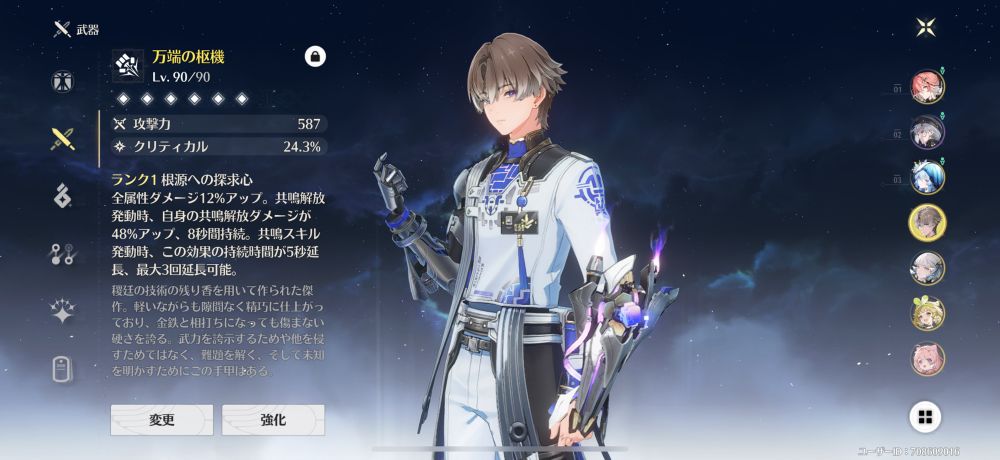Switch to the character overview tab
The width and height of the screenshot is (1000, 460).
(x=63, y=82)
